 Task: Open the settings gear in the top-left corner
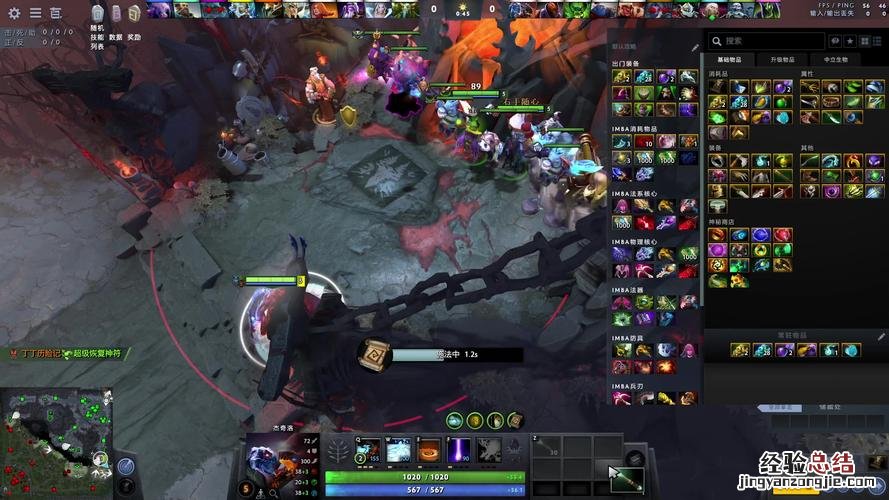pyautogui.click(x=14, y=13)
